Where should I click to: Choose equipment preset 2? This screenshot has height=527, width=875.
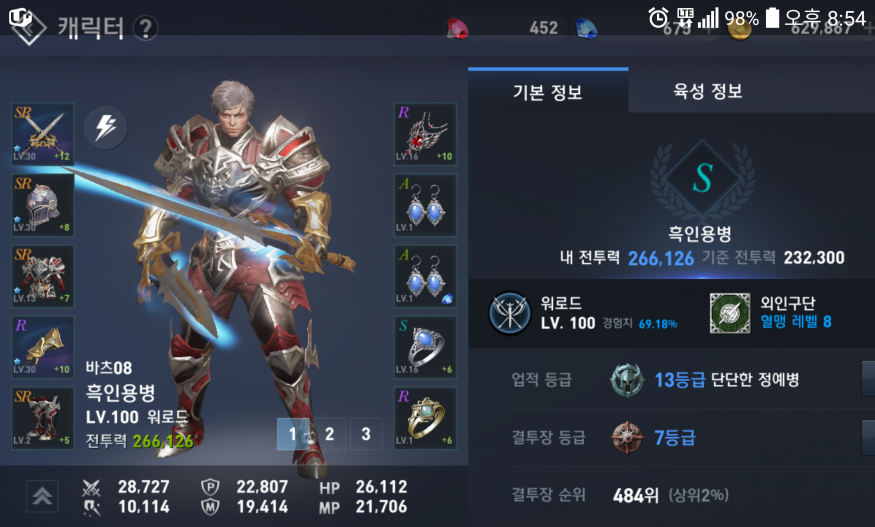(329, 434)
